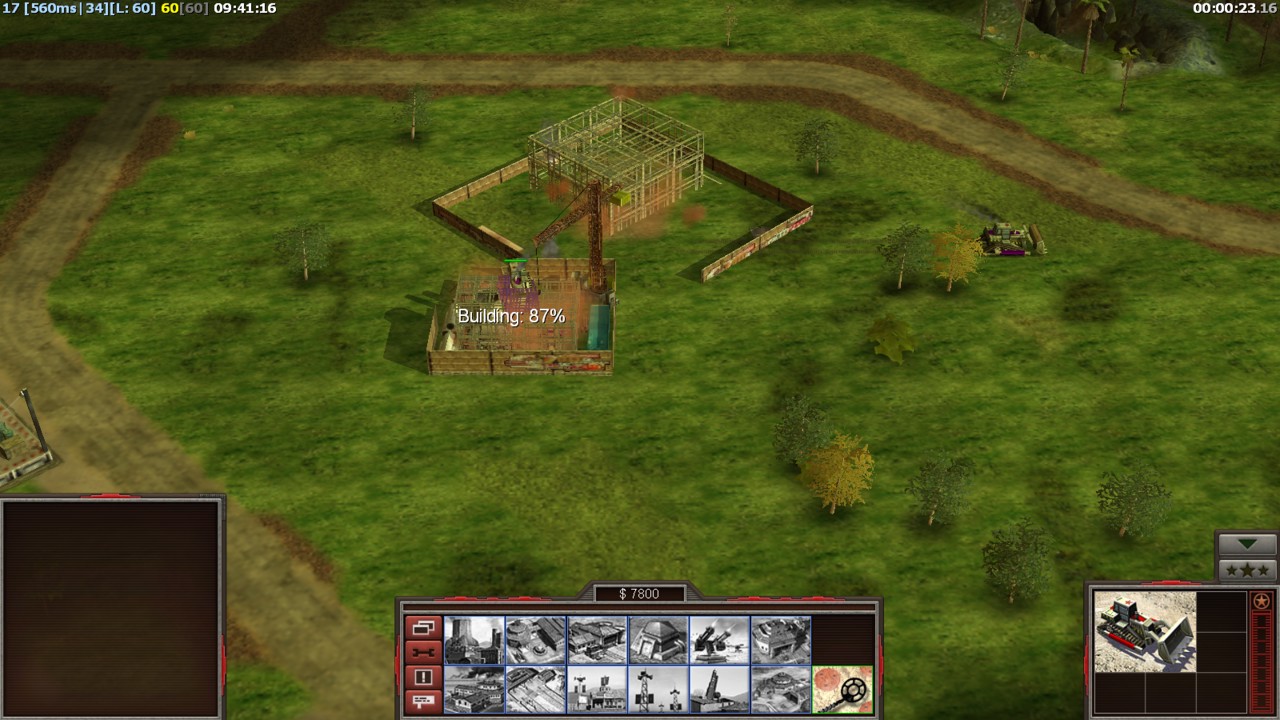Collapse the control bar with green arrow
1280x720 pixels.
click(1246, 544)
